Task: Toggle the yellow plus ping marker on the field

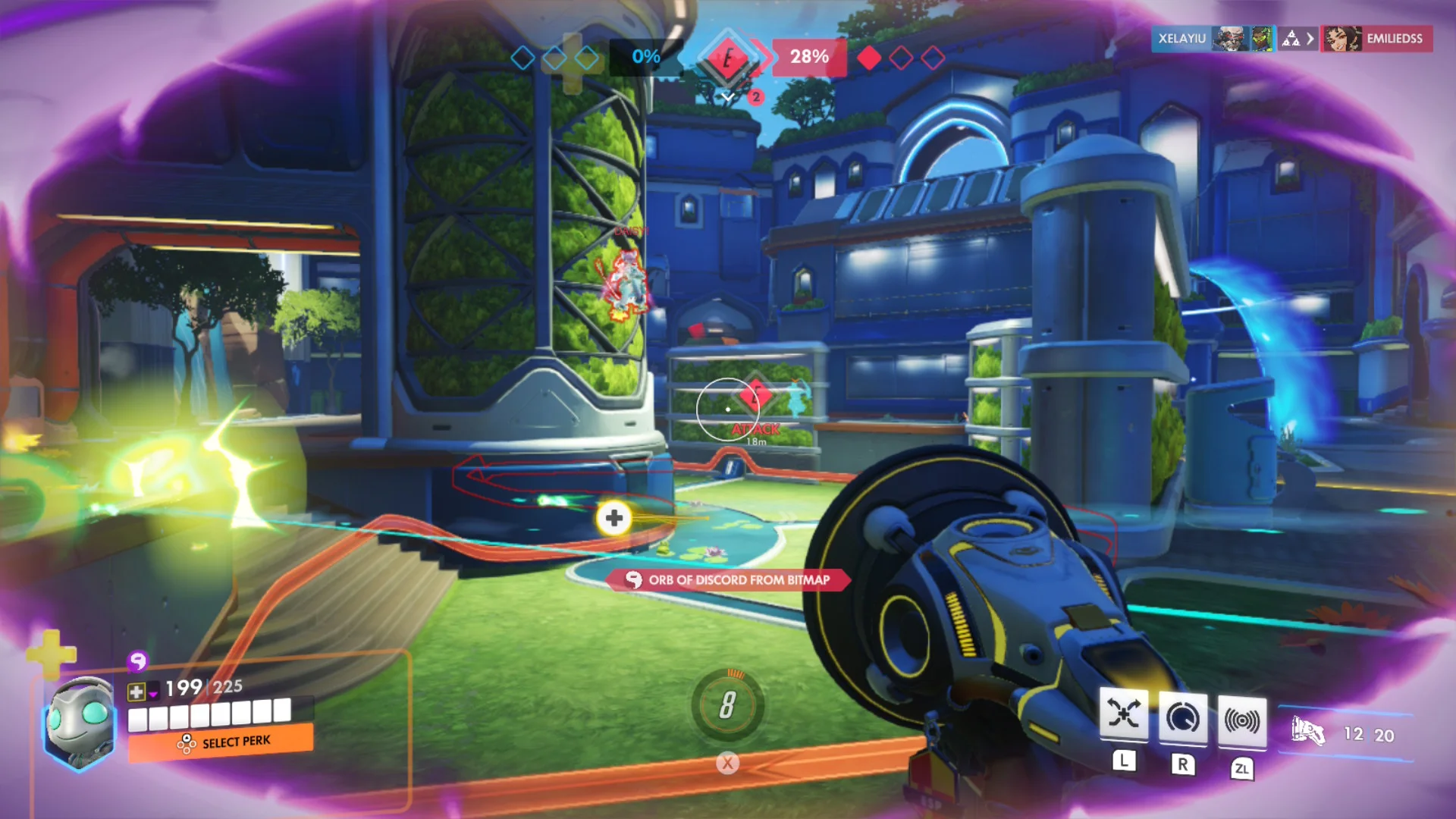Action: (613, 519)
